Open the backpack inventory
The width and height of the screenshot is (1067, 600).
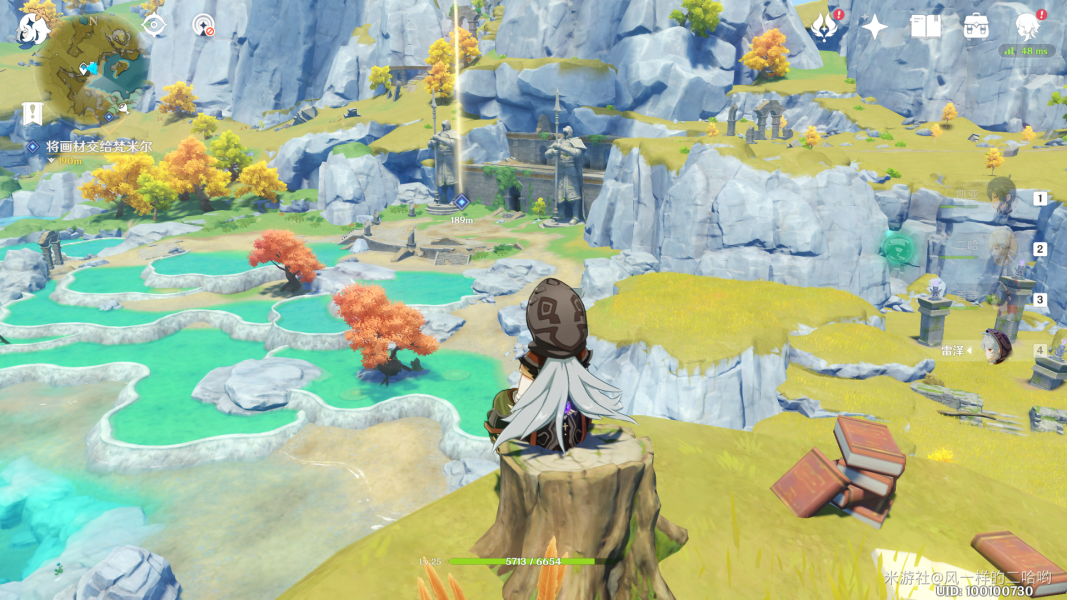point(976,27)
